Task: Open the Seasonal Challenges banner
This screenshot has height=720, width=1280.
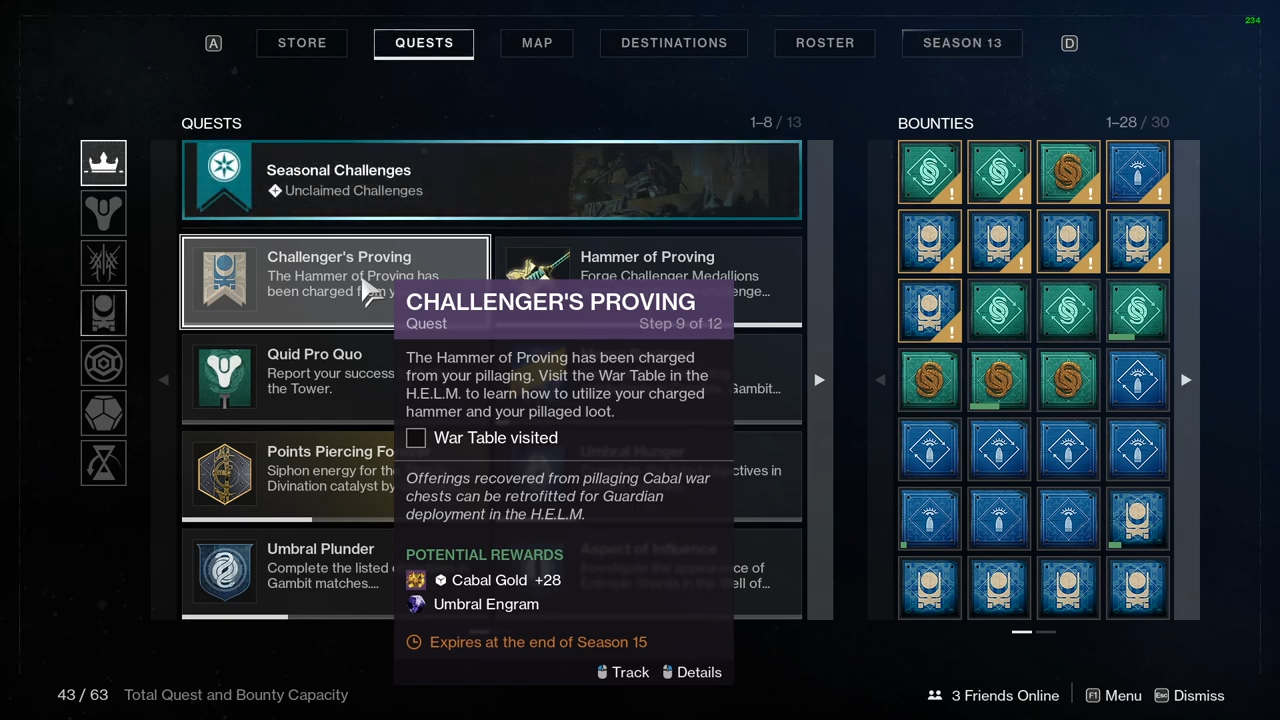Action: (491, 180)
